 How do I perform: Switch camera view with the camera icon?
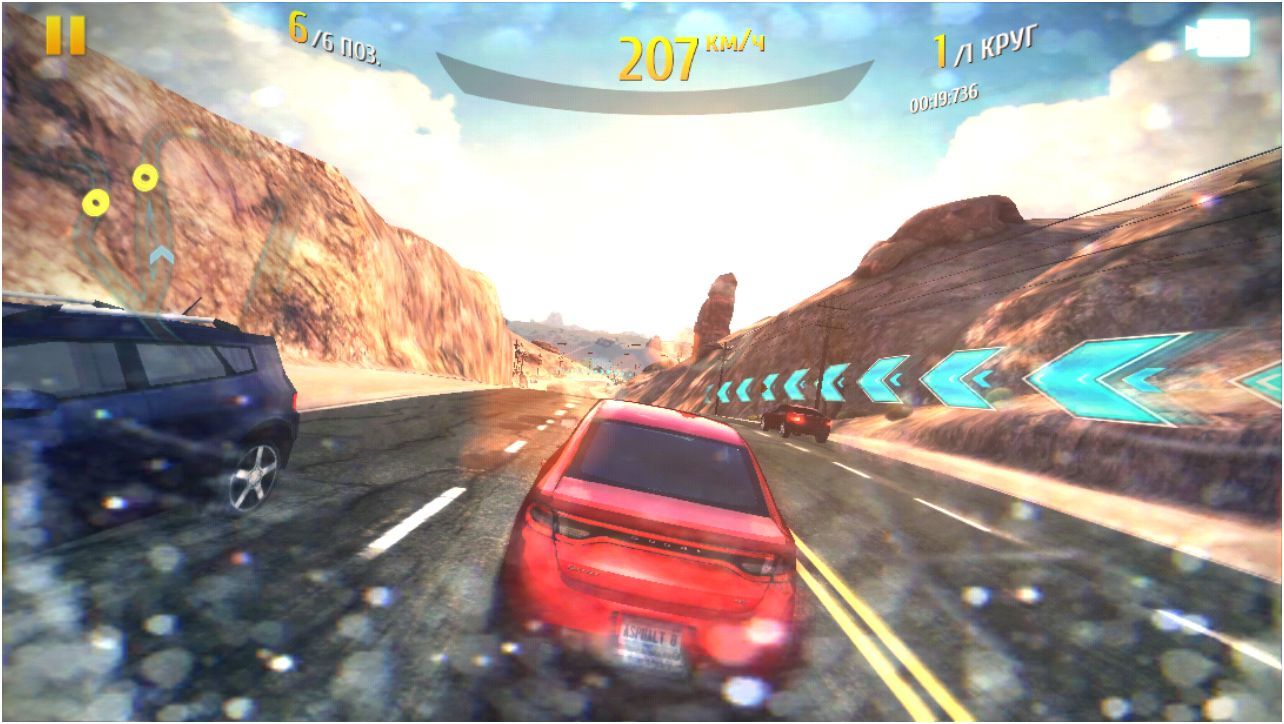(x=1218, y=38)
